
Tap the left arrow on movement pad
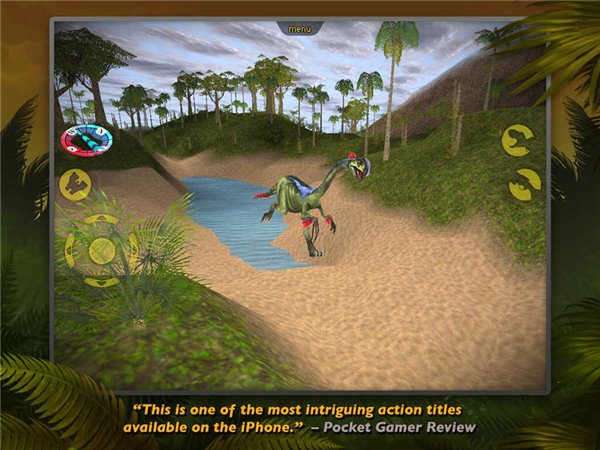click(70, 250)
